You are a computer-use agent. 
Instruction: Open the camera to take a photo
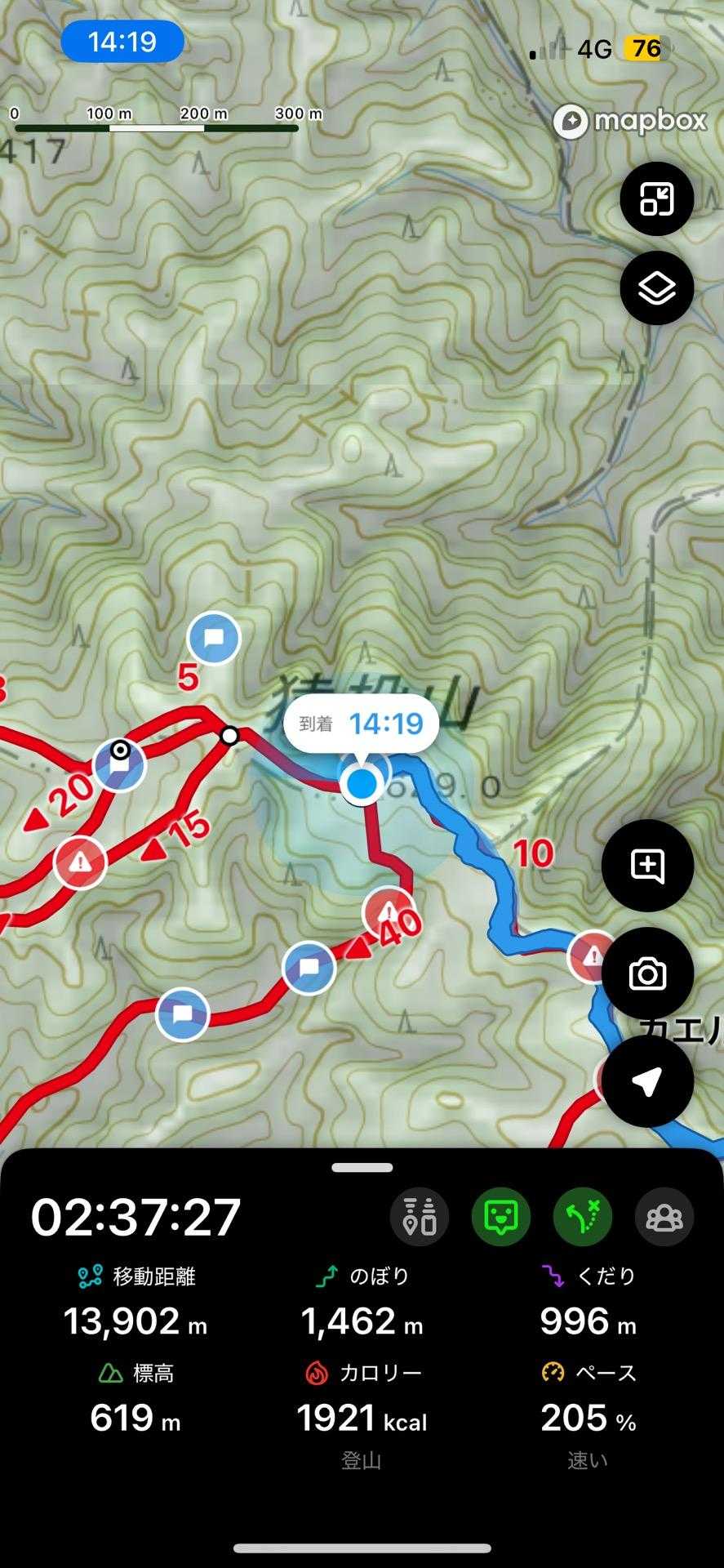(x=647, y=973)
